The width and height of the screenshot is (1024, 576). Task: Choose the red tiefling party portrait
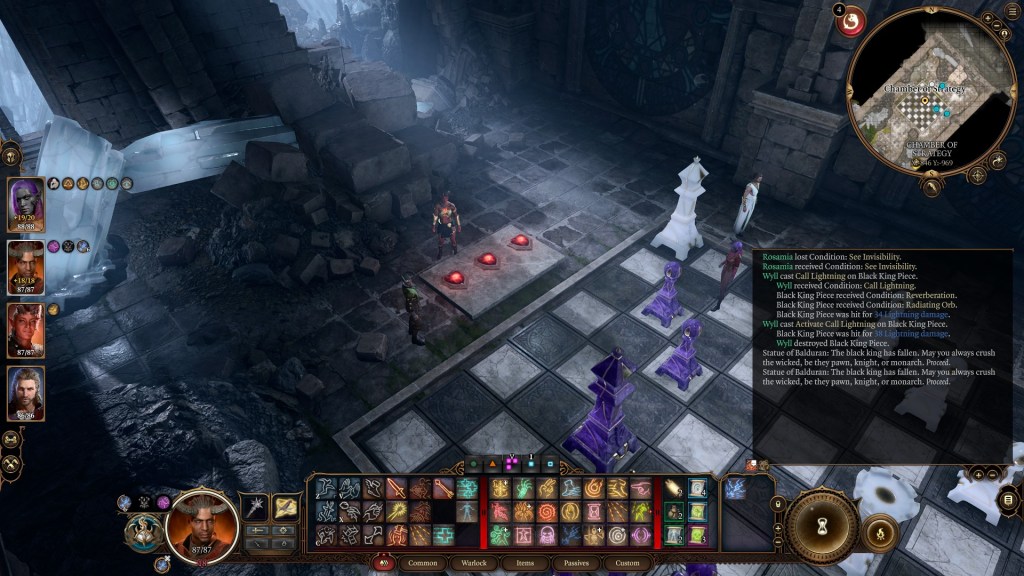pos(26,329)
